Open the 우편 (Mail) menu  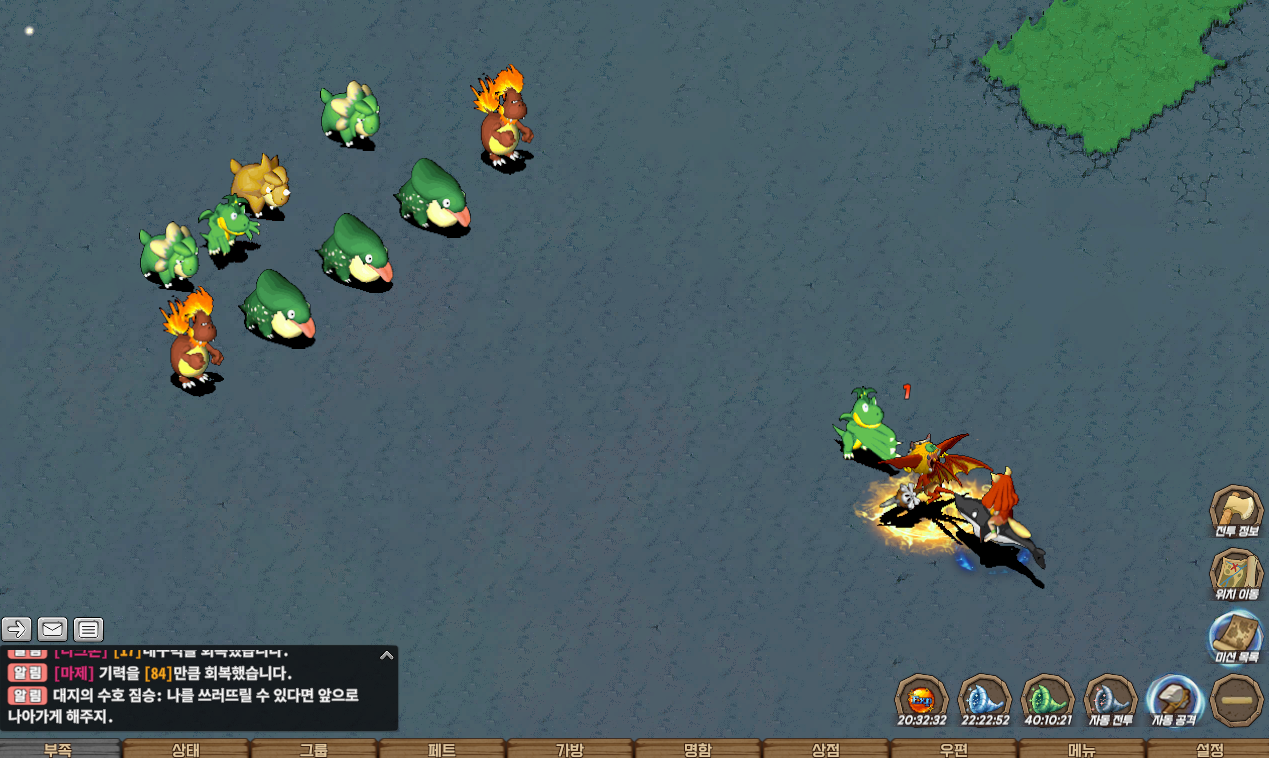(954, 749)
